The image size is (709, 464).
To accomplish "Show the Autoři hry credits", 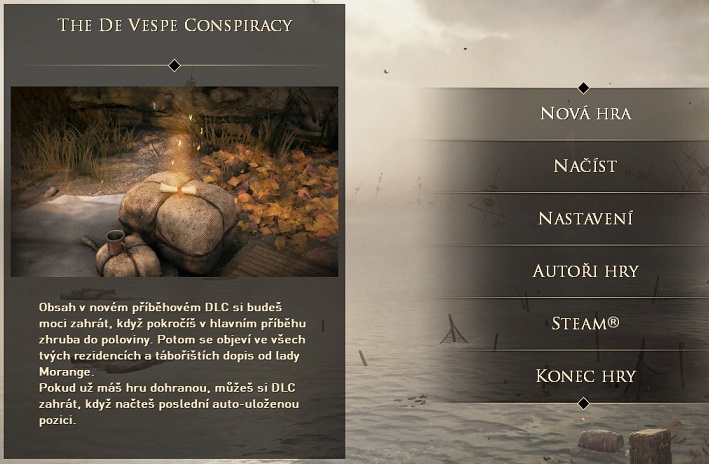I will tap(585, 271).
